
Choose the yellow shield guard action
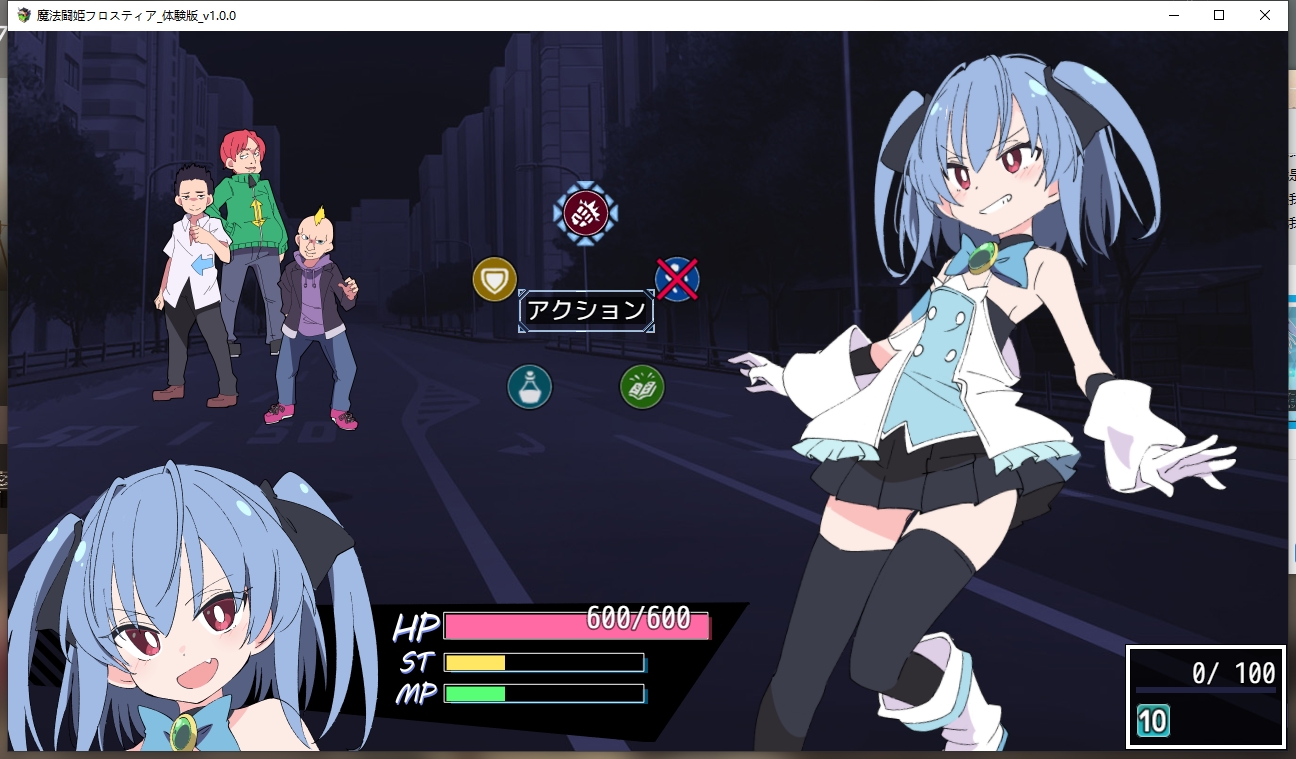(x=494, y=279)
